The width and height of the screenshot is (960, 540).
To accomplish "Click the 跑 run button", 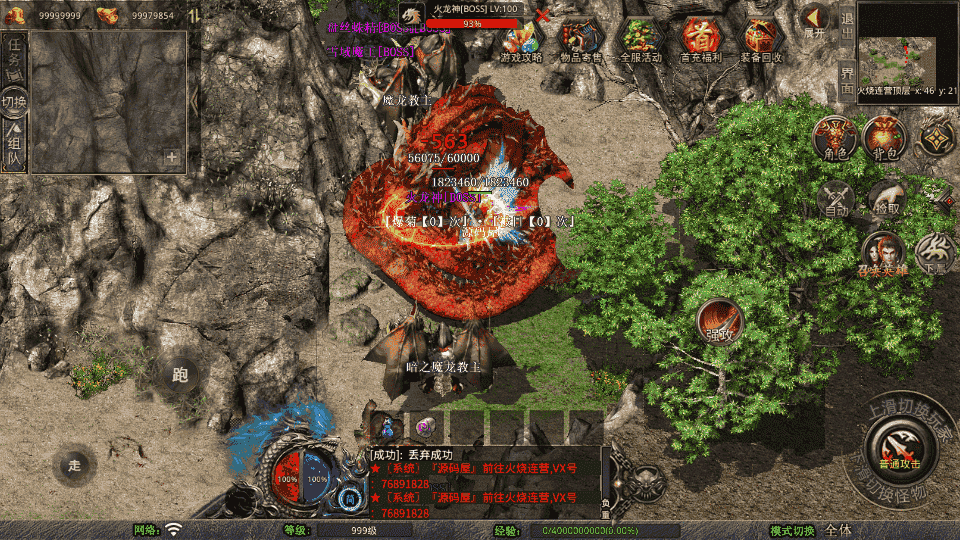I will pos(180,375).
